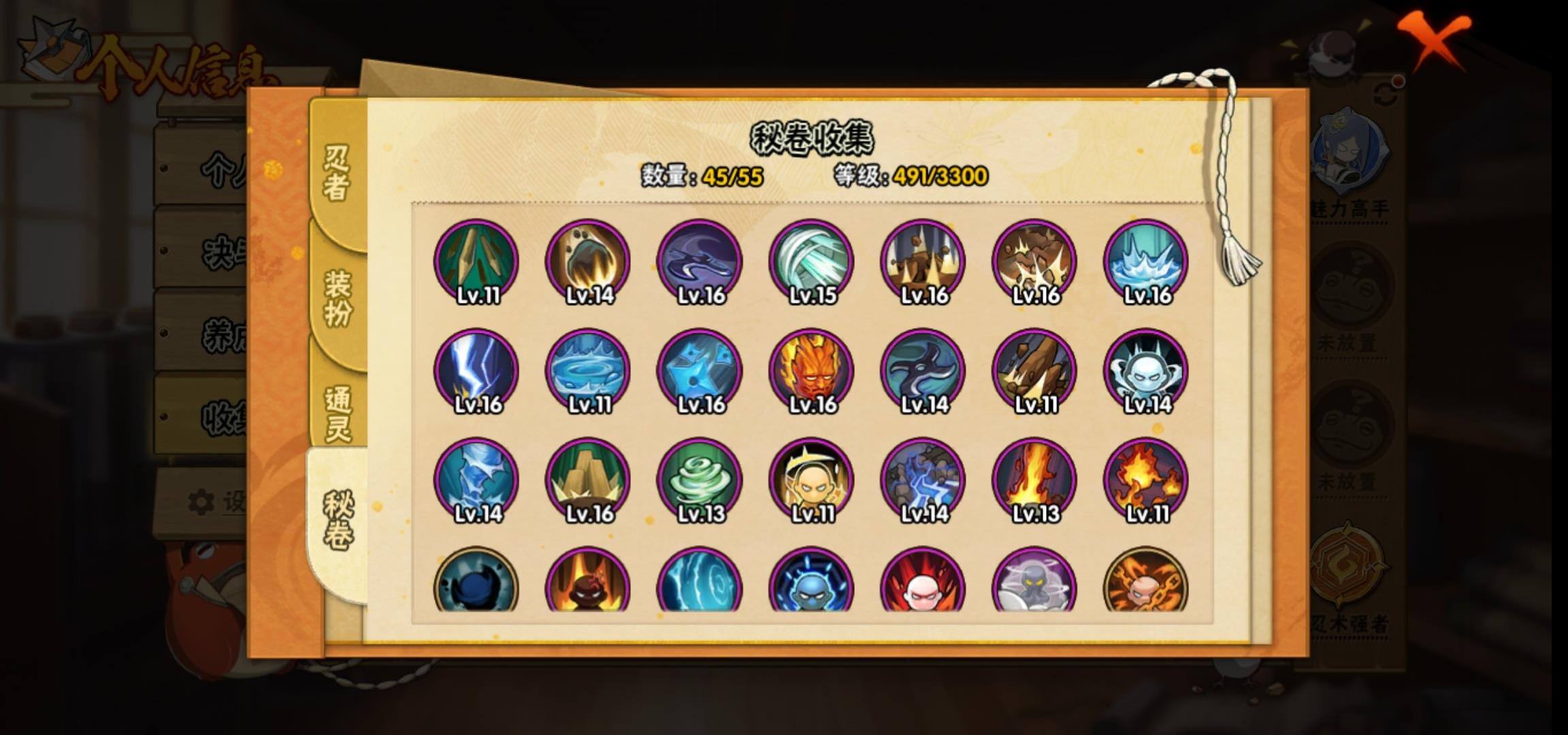The width and height of the screenshot is (1568, 735).
Task: Pick the earth mound scroll Lv.16
Action: click(588, 480)
